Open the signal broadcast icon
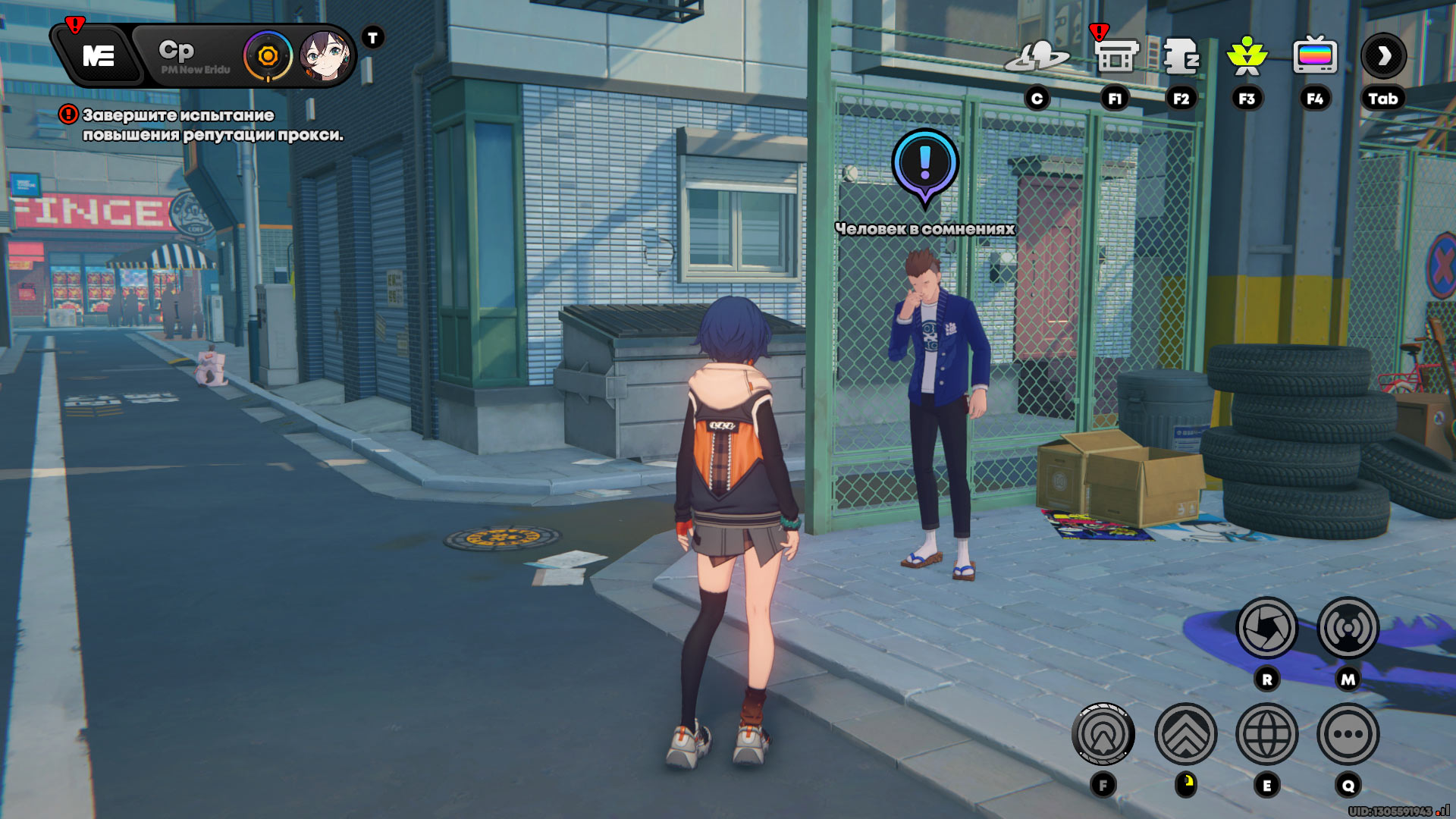1456x819 pixels. pos(1348,628)
